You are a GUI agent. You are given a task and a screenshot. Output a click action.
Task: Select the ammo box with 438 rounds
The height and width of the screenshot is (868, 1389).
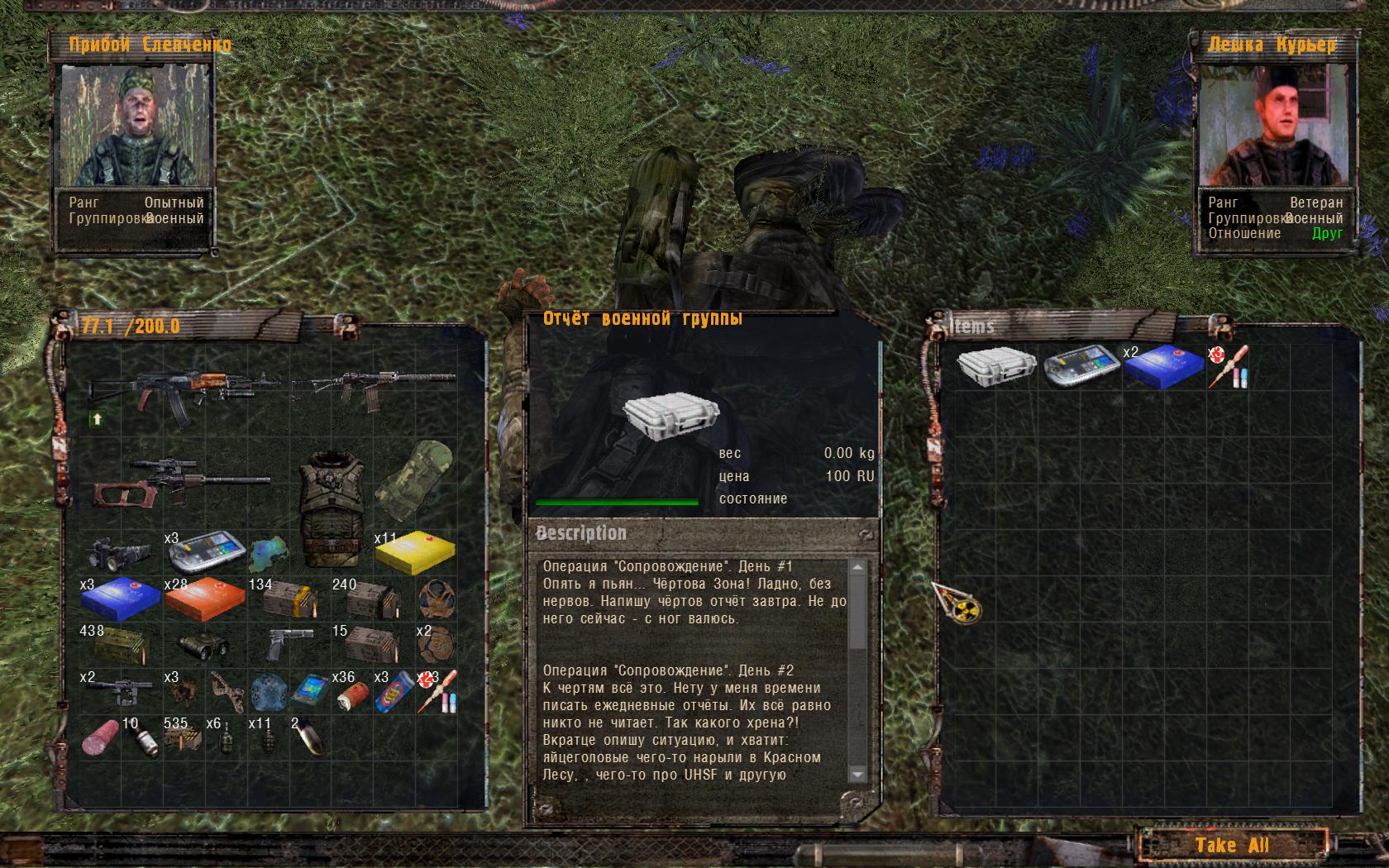pos(122,645)
